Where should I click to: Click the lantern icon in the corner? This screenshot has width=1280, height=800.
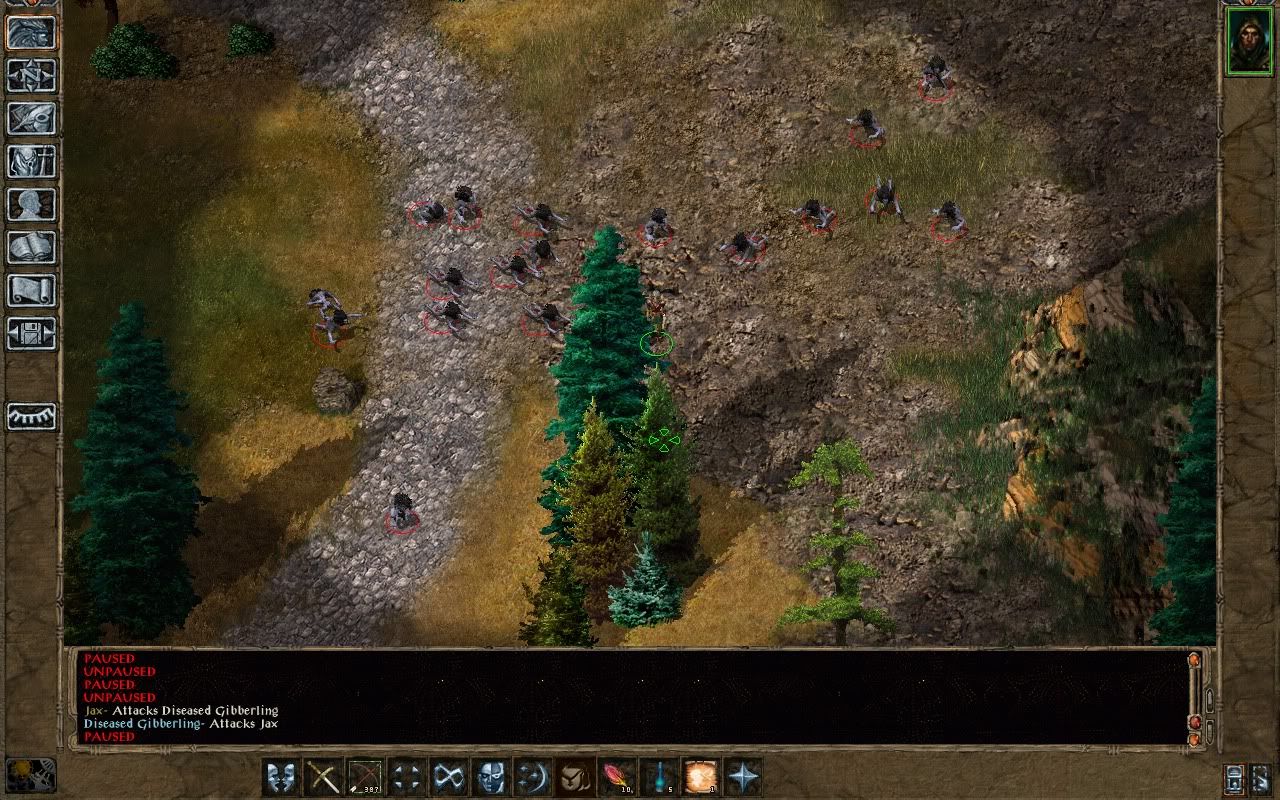click(x=30, y=776)
